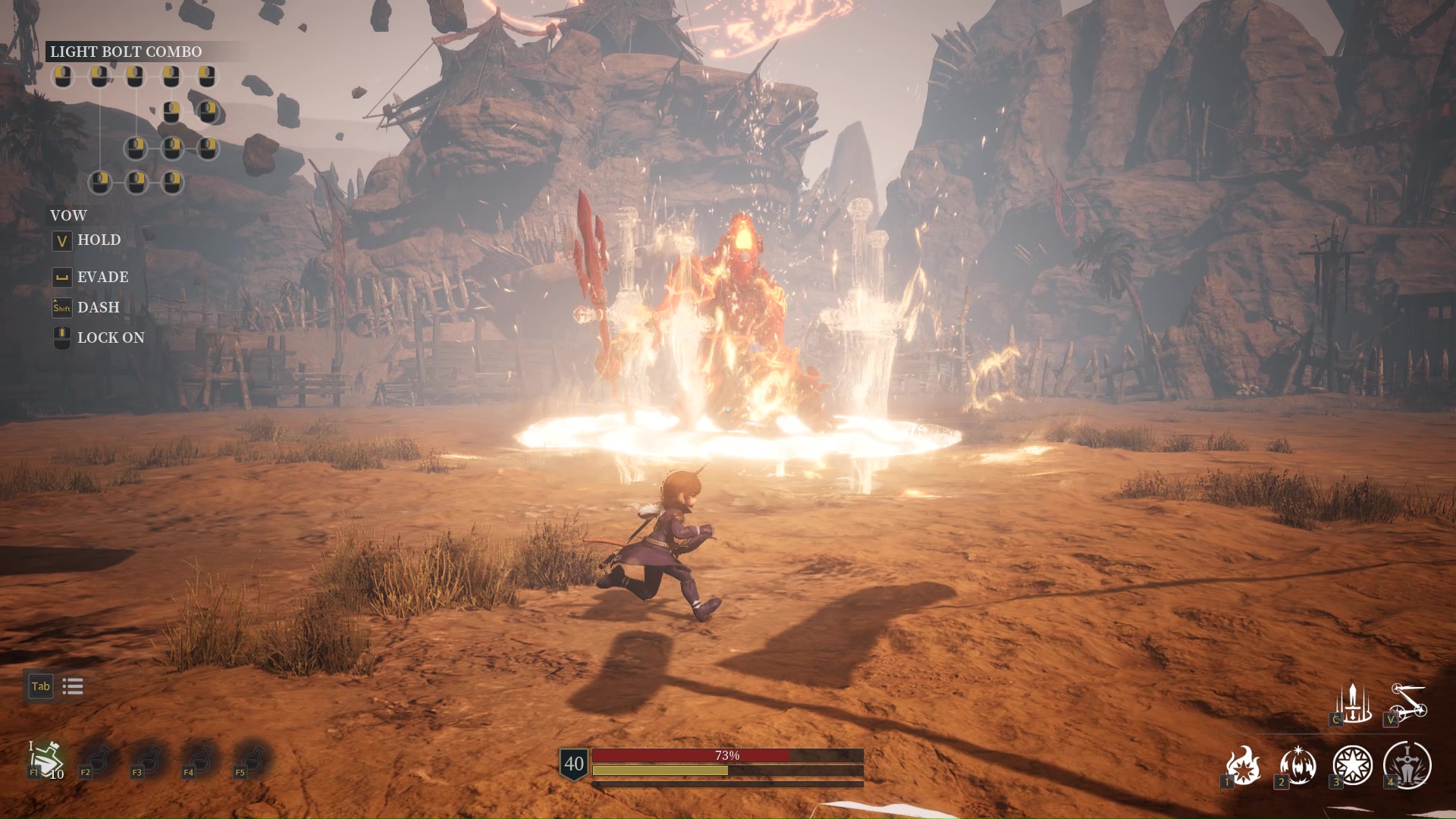
Task: Cast the burning orb skill on slot 2
Action: [1298, 765]
